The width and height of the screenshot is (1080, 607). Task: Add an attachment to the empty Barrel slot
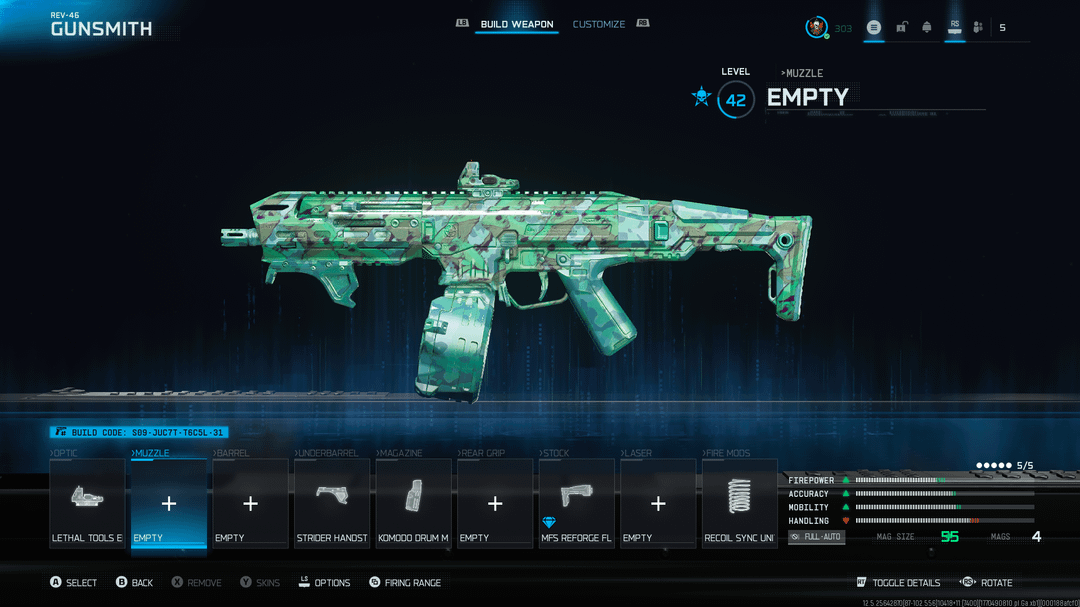tap(250, 503)
